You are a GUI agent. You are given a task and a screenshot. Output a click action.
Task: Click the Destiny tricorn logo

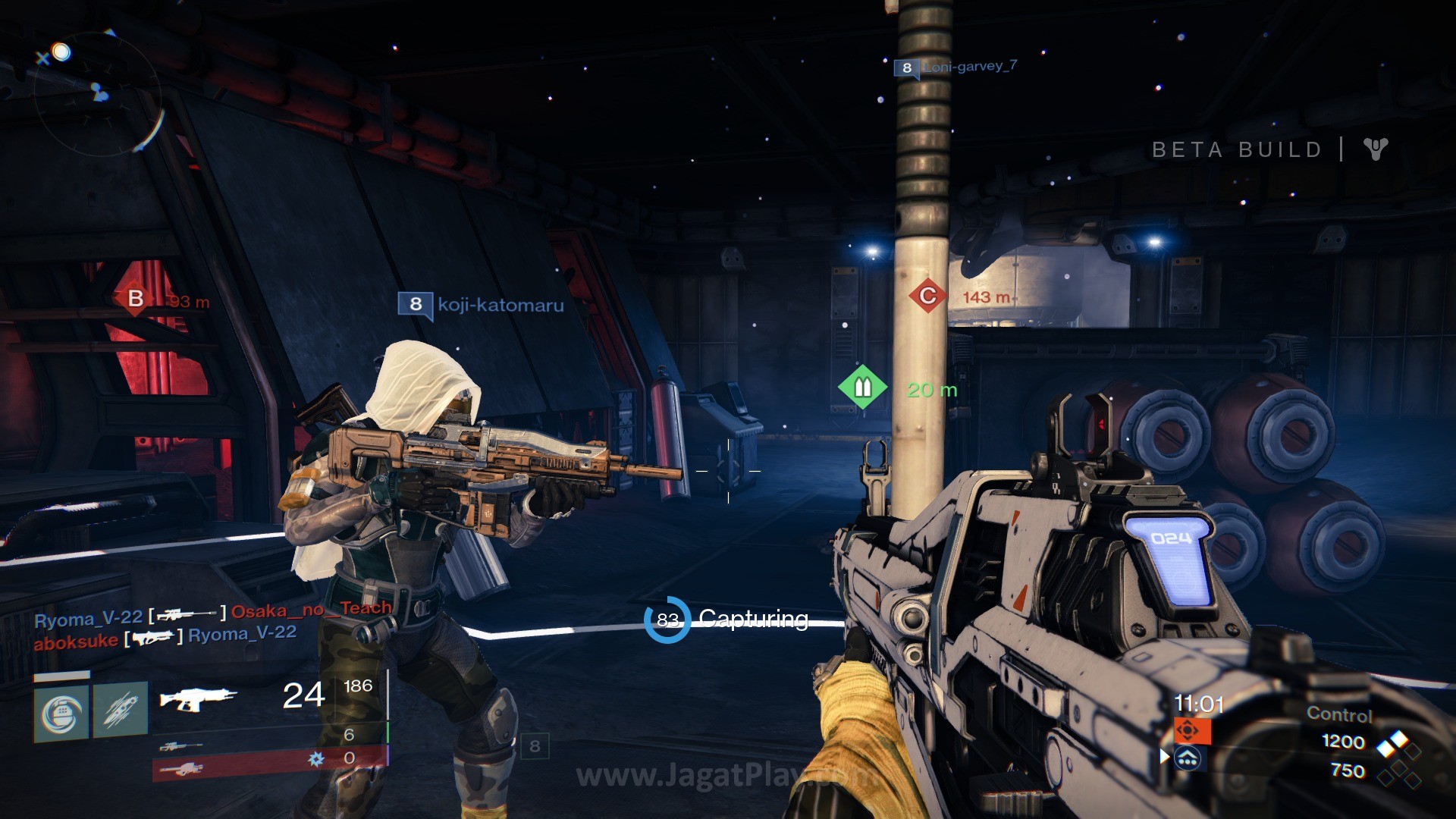[1376, 149]
